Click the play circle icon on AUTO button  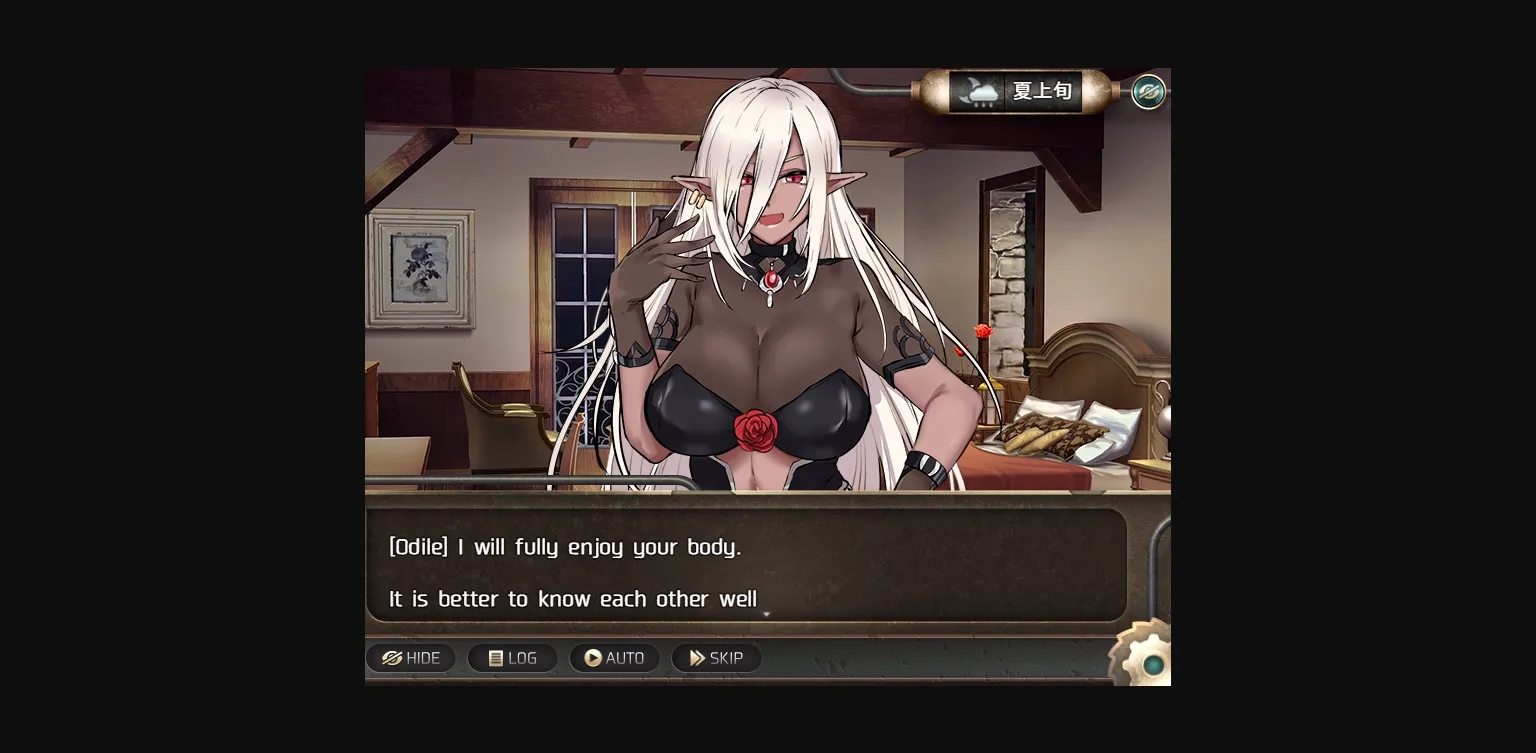point(593,658)
